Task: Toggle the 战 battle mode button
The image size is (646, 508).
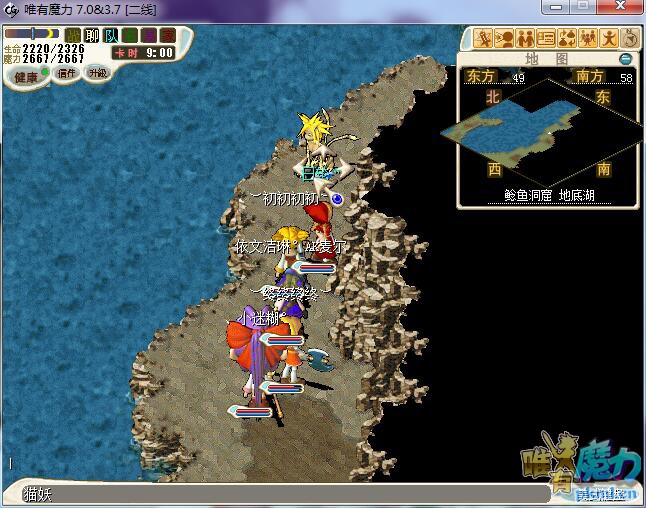Action: [x=73, y=36]
